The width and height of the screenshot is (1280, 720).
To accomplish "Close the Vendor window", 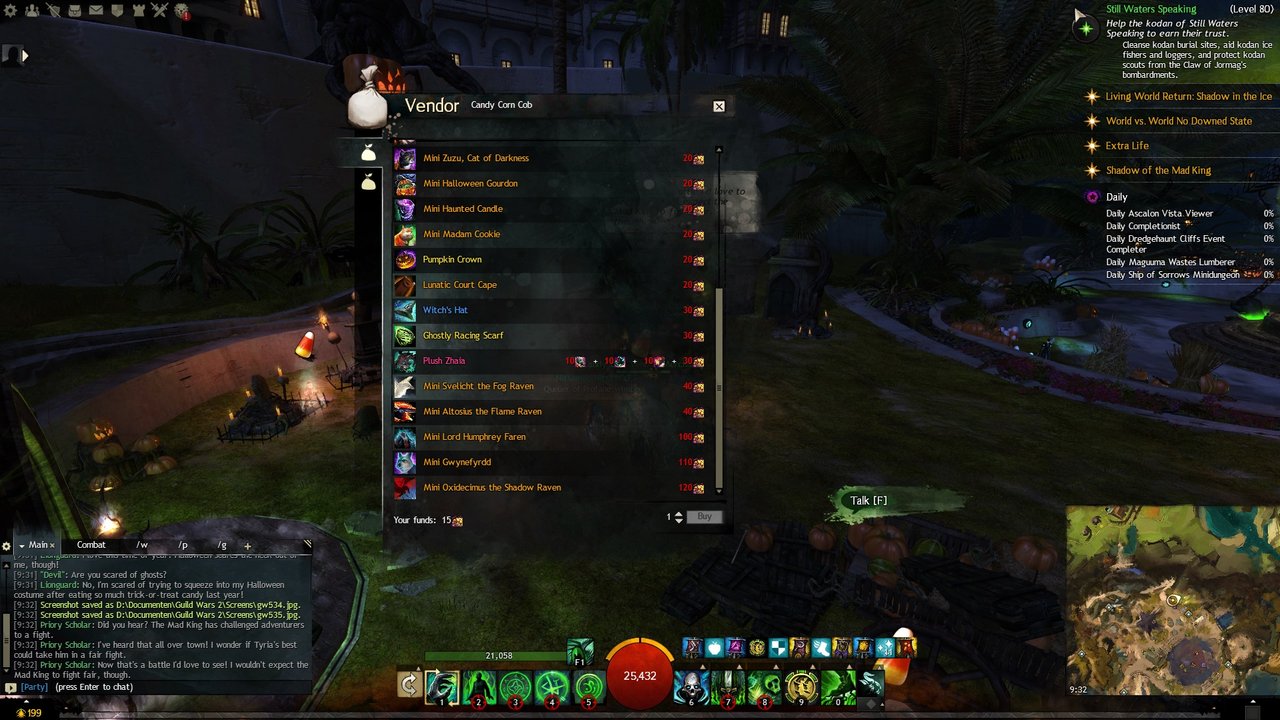I will click(718, 106).
